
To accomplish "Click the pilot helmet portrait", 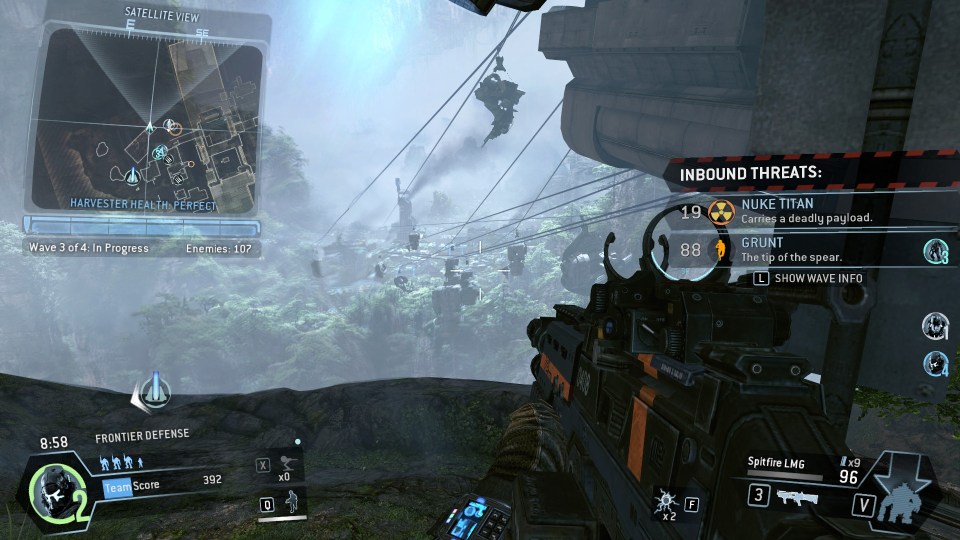I will 52,490.
